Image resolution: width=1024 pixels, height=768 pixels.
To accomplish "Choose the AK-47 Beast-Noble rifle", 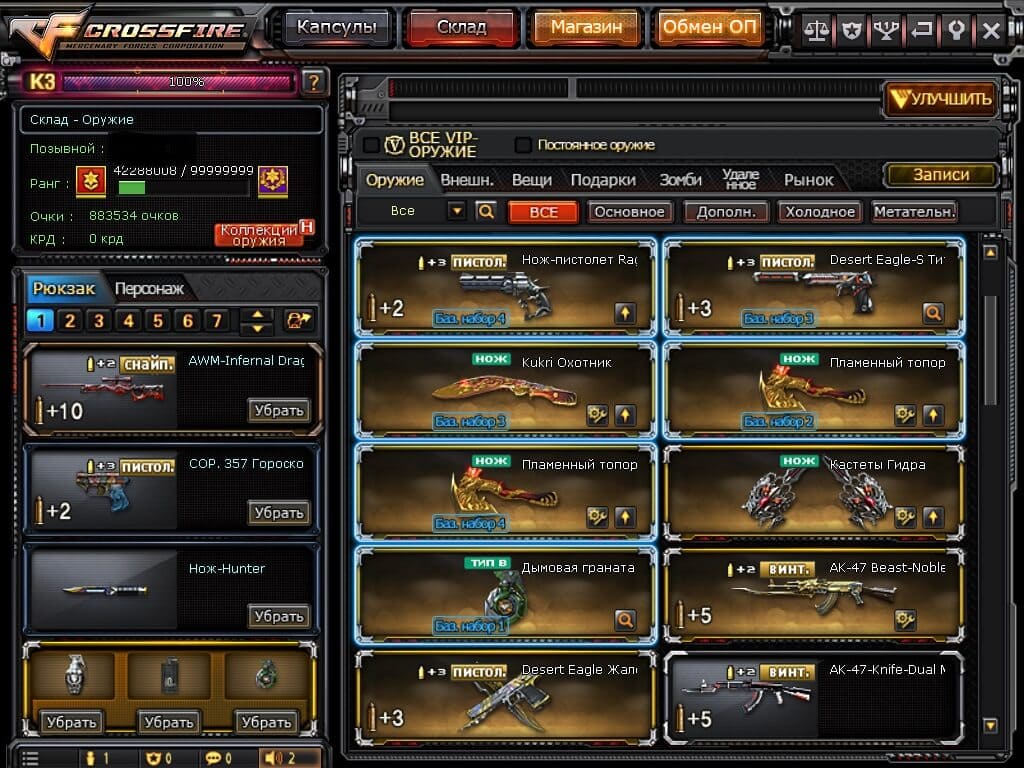I will point(813,596).
